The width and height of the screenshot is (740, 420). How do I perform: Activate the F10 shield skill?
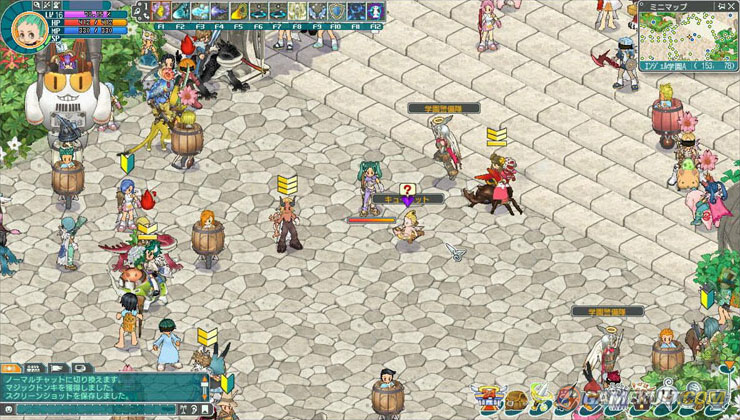337,11
